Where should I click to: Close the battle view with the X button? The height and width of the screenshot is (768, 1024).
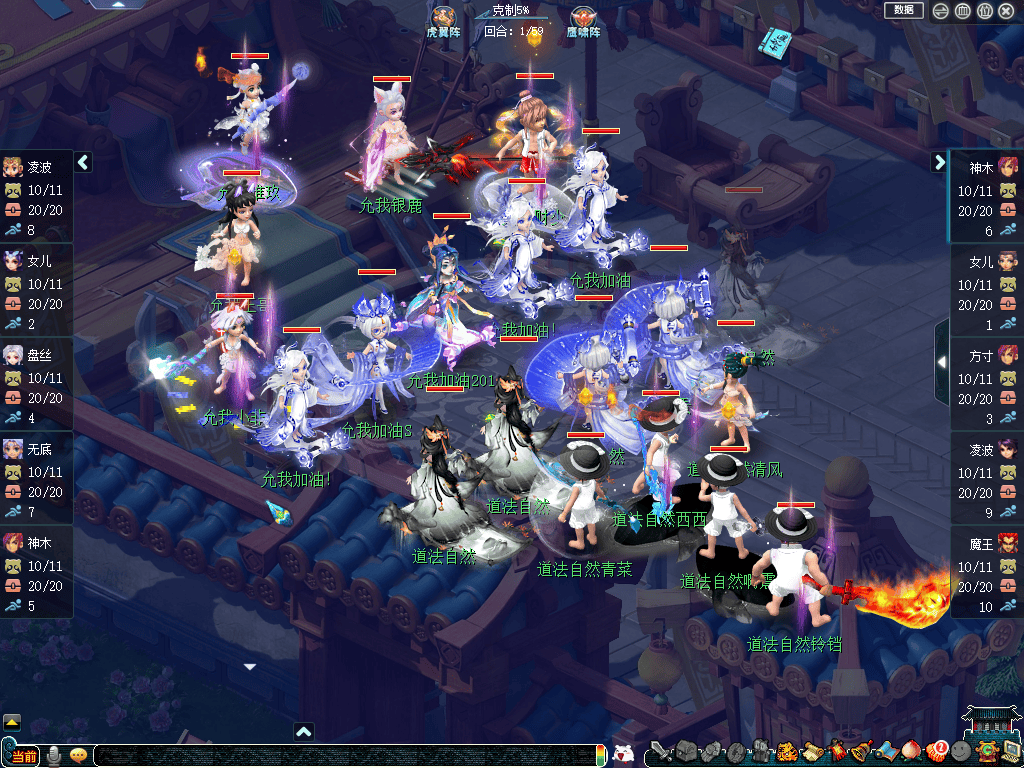pyautogui.click(x=1006, y=11)
